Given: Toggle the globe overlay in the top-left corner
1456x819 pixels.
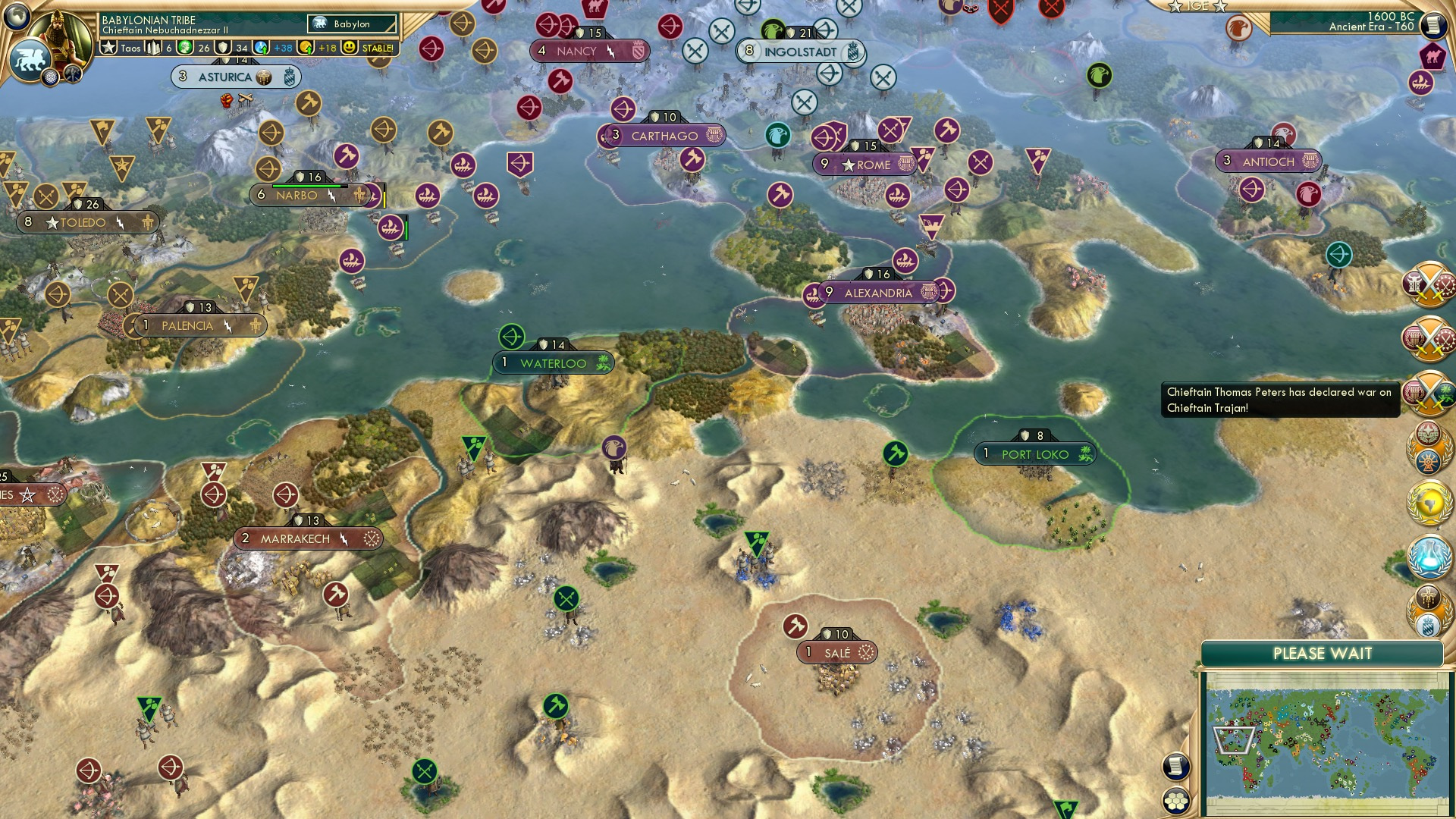Looking at the screenshot, I should 15,17.
